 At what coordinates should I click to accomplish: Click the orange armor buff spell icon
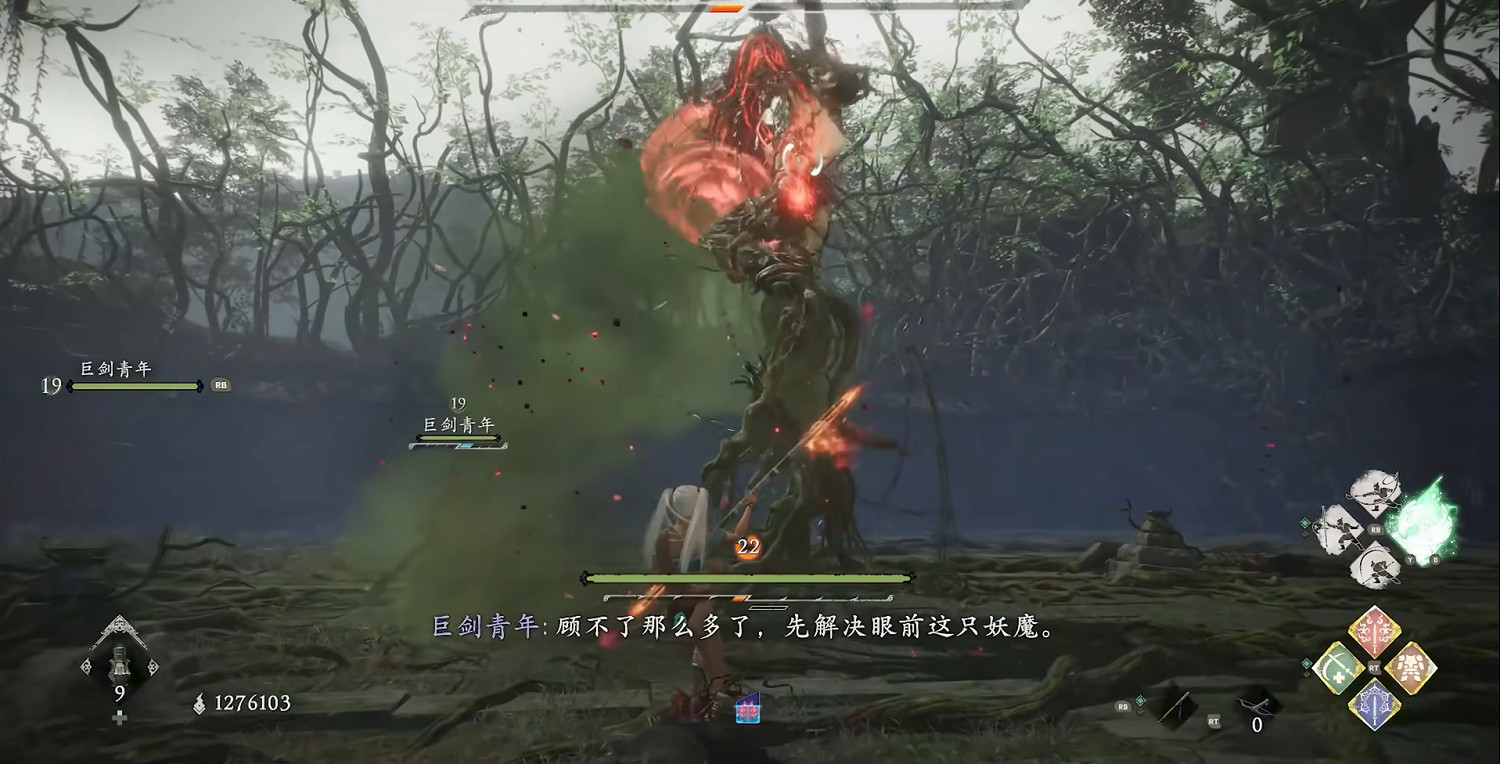click(x=1411, y=669)
